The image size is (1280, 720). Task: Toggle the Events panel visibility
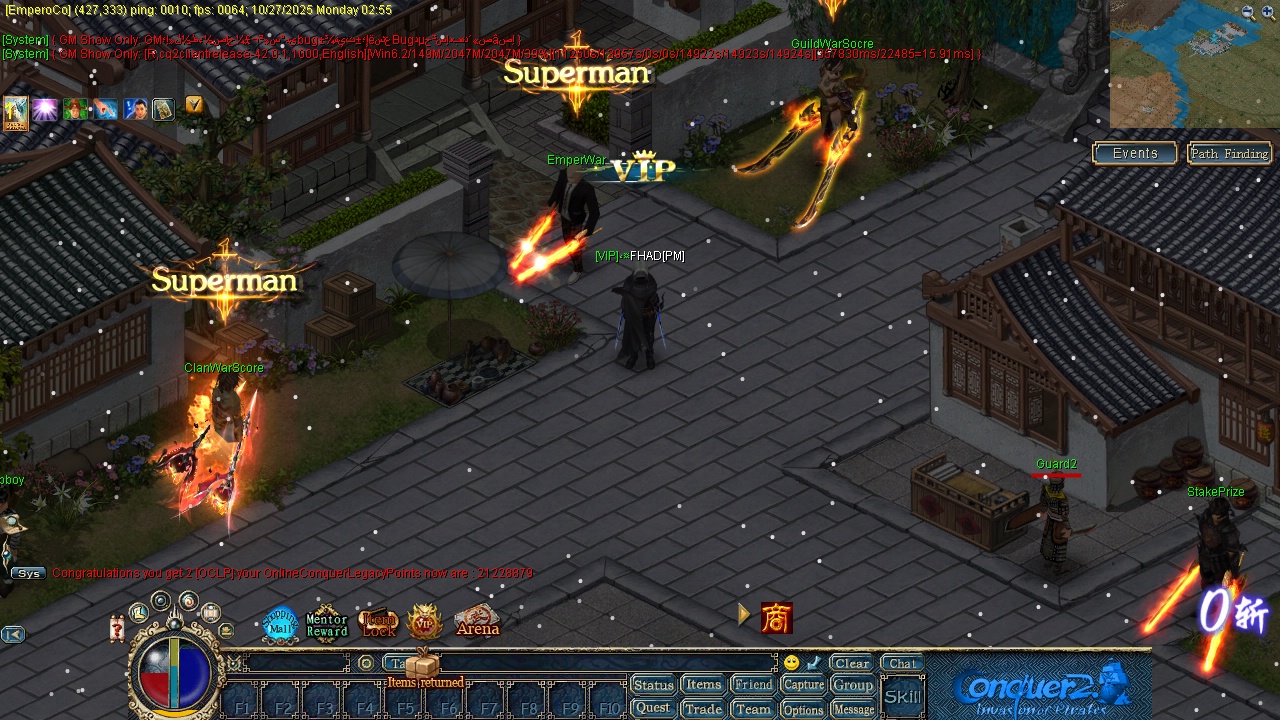coord(1134,152)
